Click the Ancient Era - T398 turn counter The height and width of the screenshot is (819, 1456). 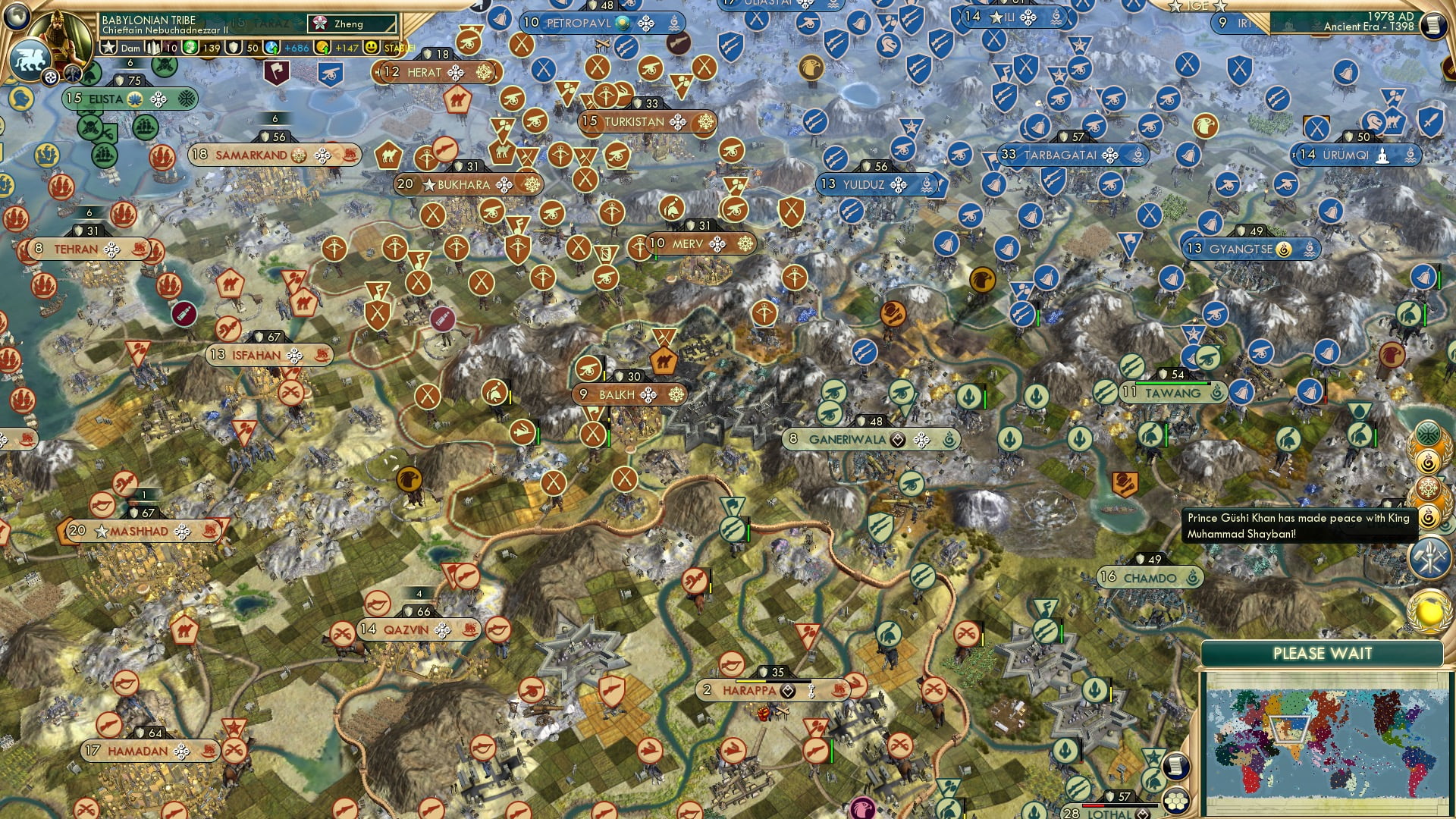[x=1370, y=29]
